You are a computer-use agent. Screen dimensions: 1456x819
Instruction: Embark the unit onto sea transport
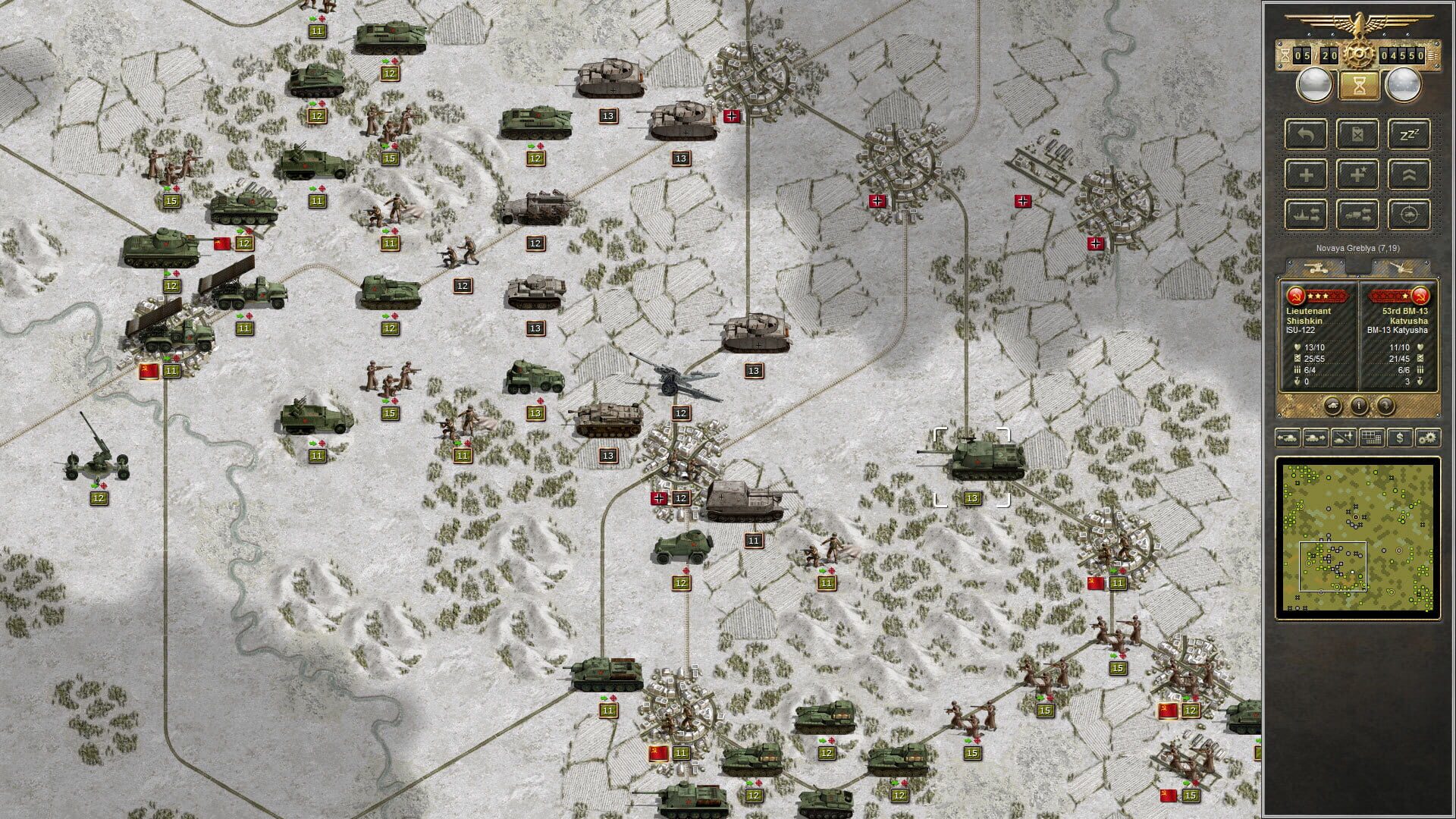click(x=1306, y=215)
